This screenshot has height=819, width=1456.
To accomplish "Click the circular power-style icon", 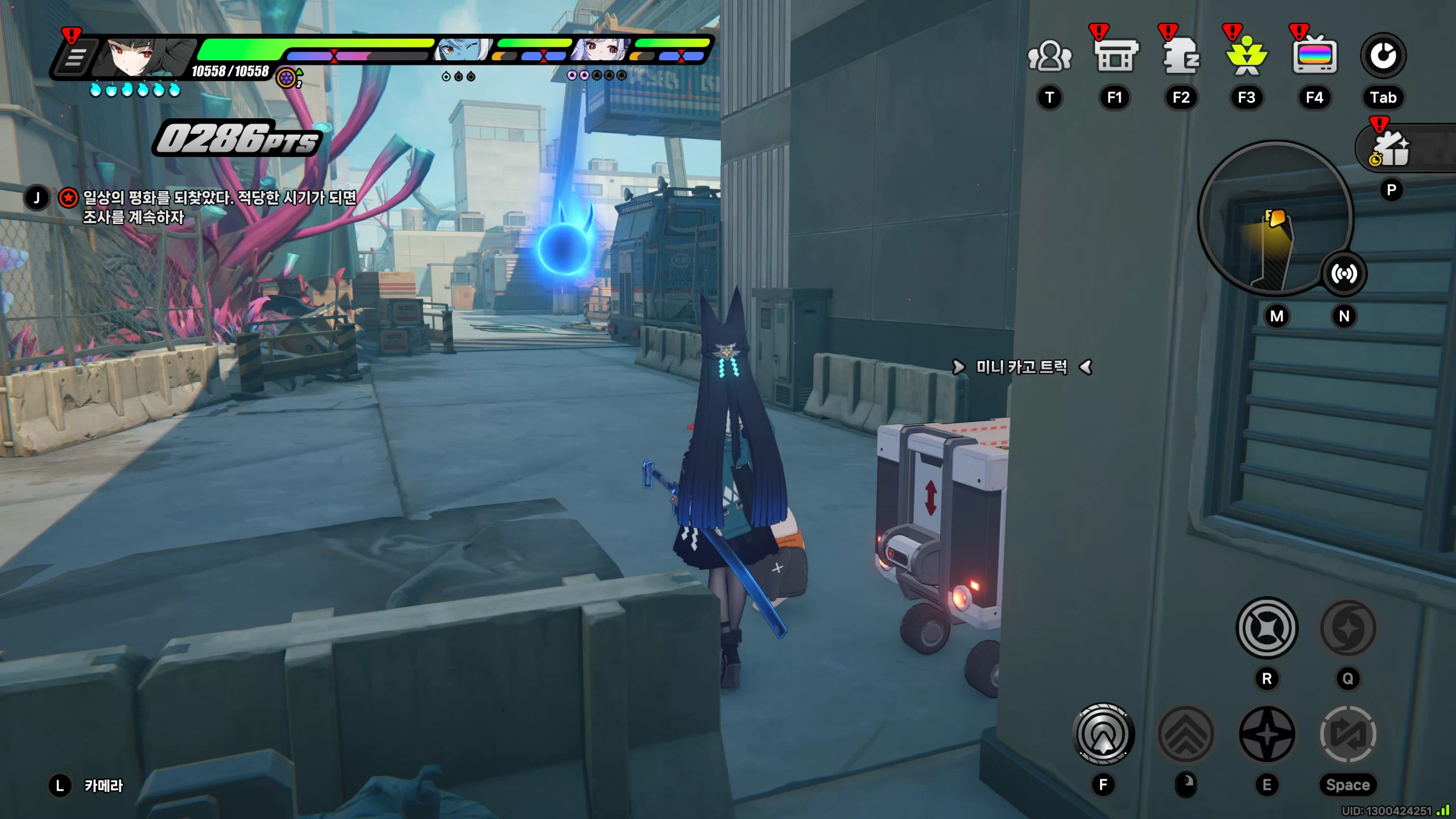I will [1383, 56].
